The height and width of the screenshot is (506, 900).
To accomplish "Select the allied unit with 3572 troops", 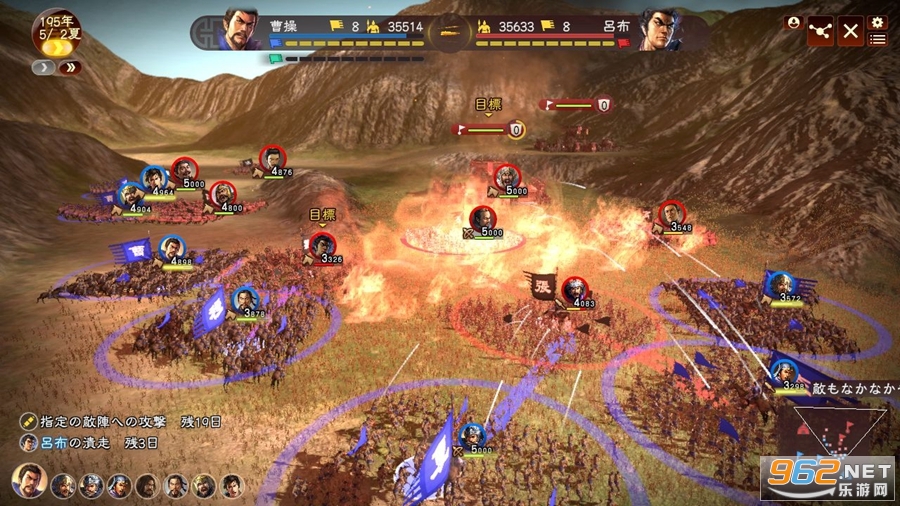I will pos(782,285).
